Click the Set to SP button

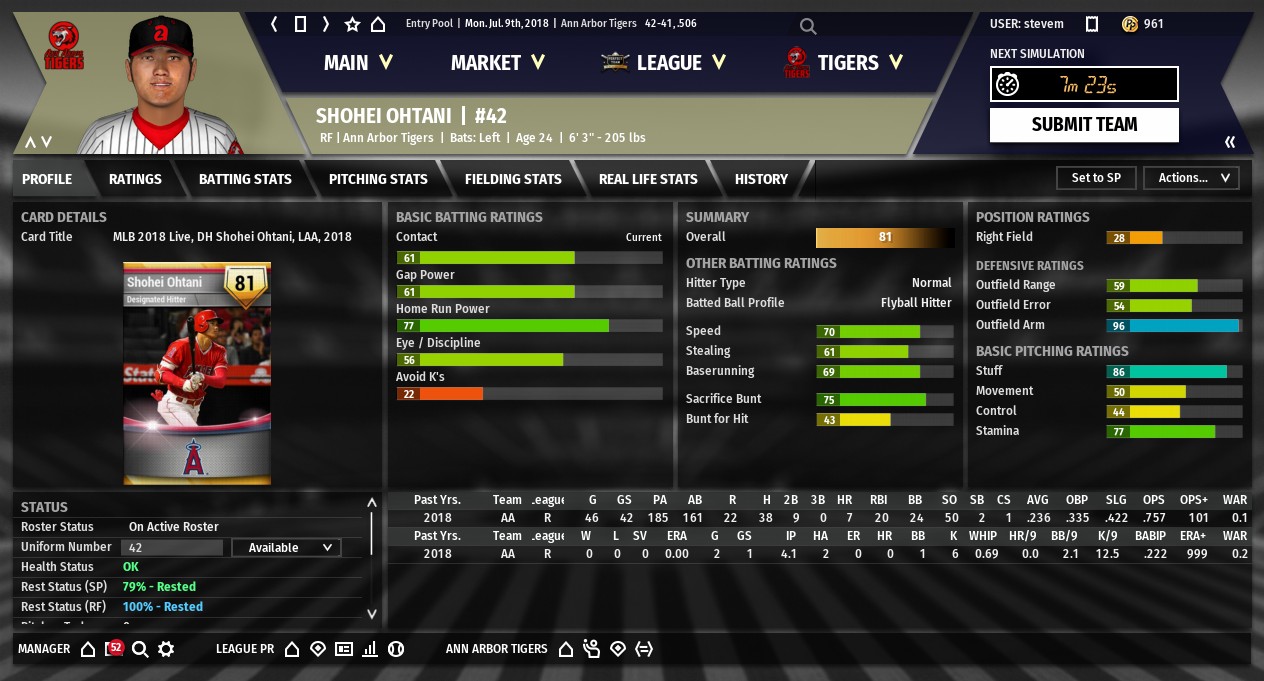click(x=1096, y=178)
